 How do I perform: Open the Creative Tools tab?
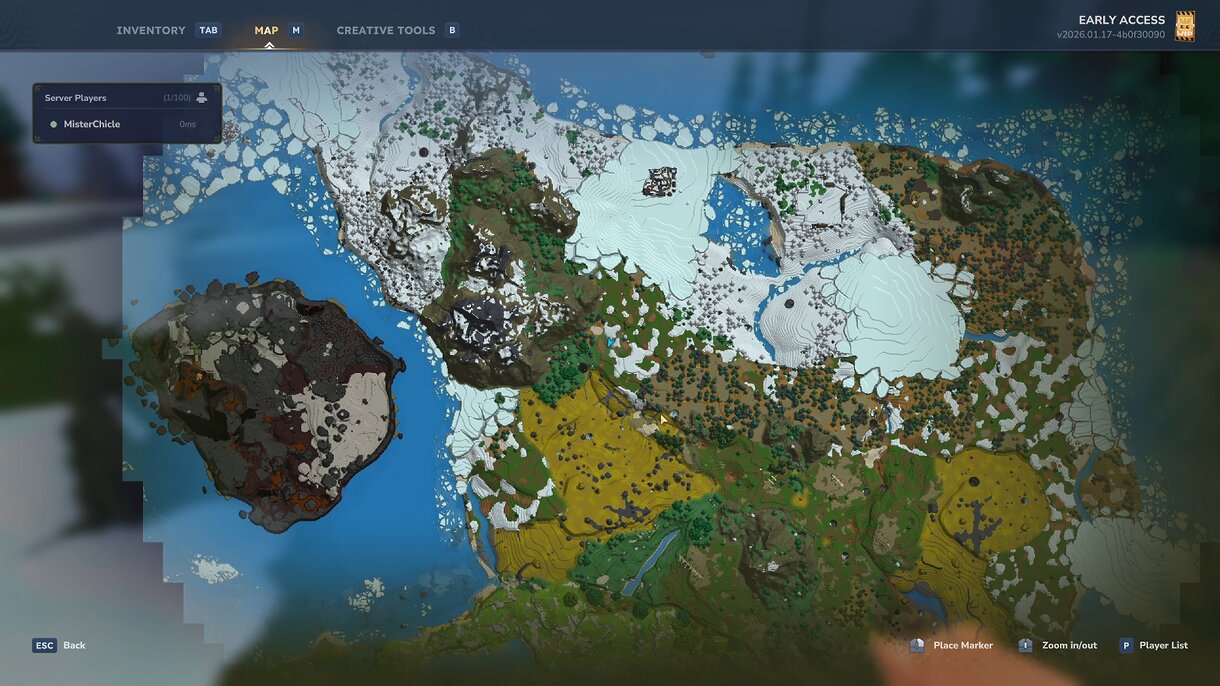click(x=385, y=30)
